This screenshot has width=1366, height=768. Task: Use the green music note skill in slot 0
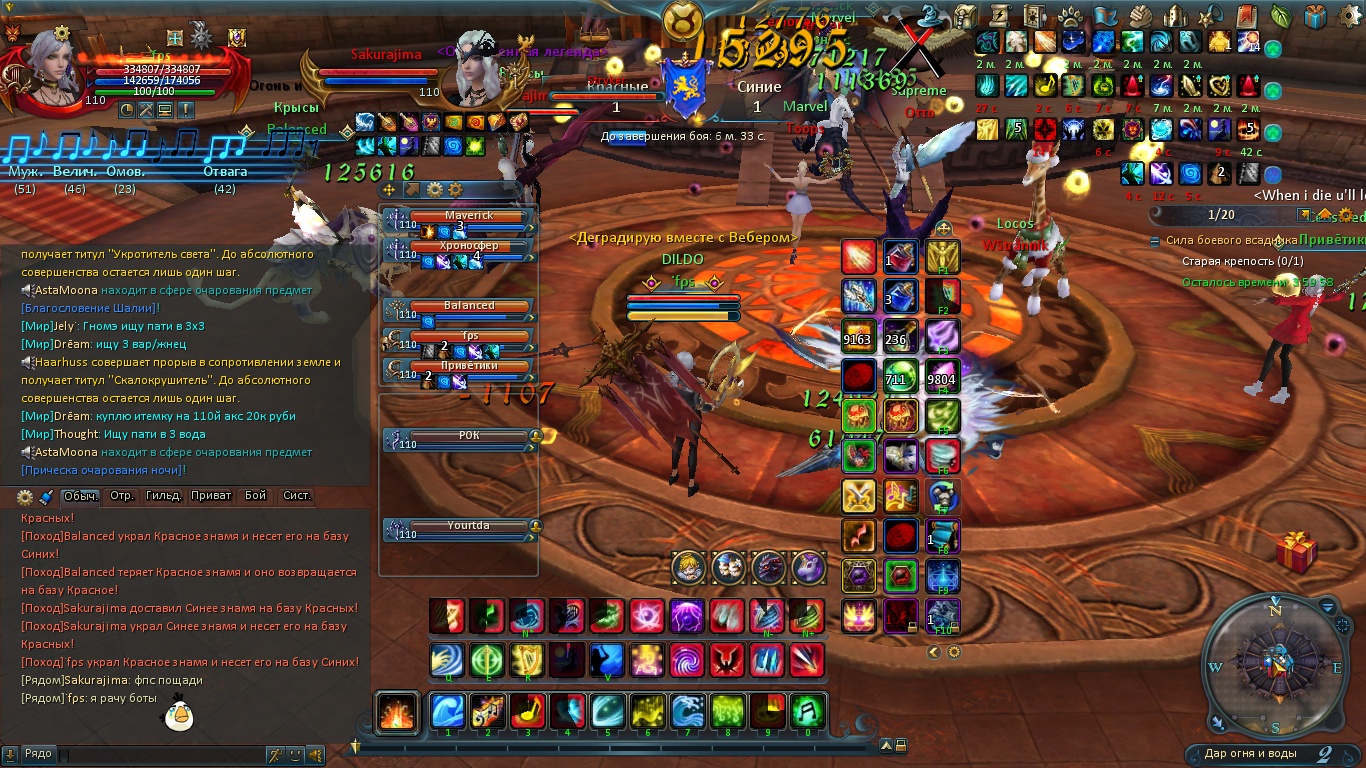click(x=807, y=711)
